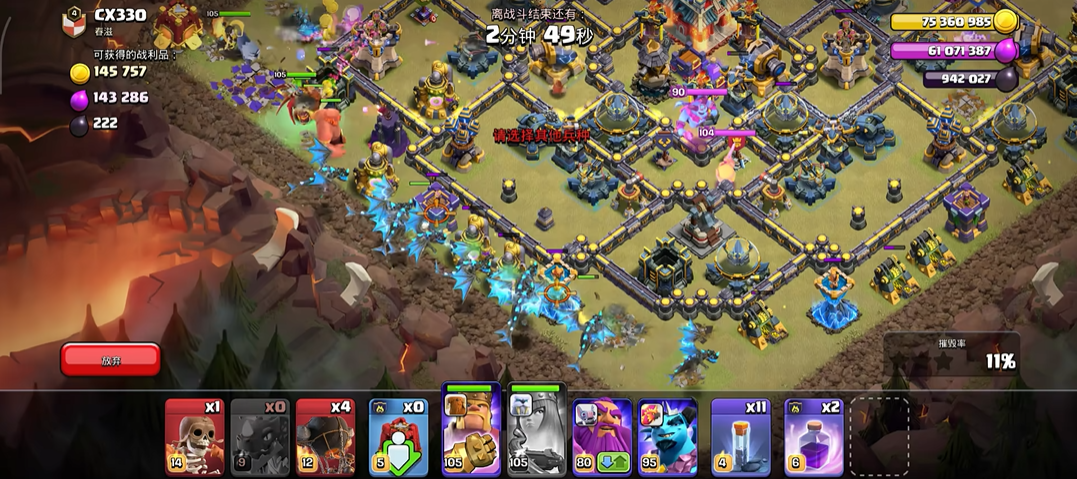The image size is (1077, 479).
Task: Pick the clan castle reinforcement card
Action: [x=398, y=436]
